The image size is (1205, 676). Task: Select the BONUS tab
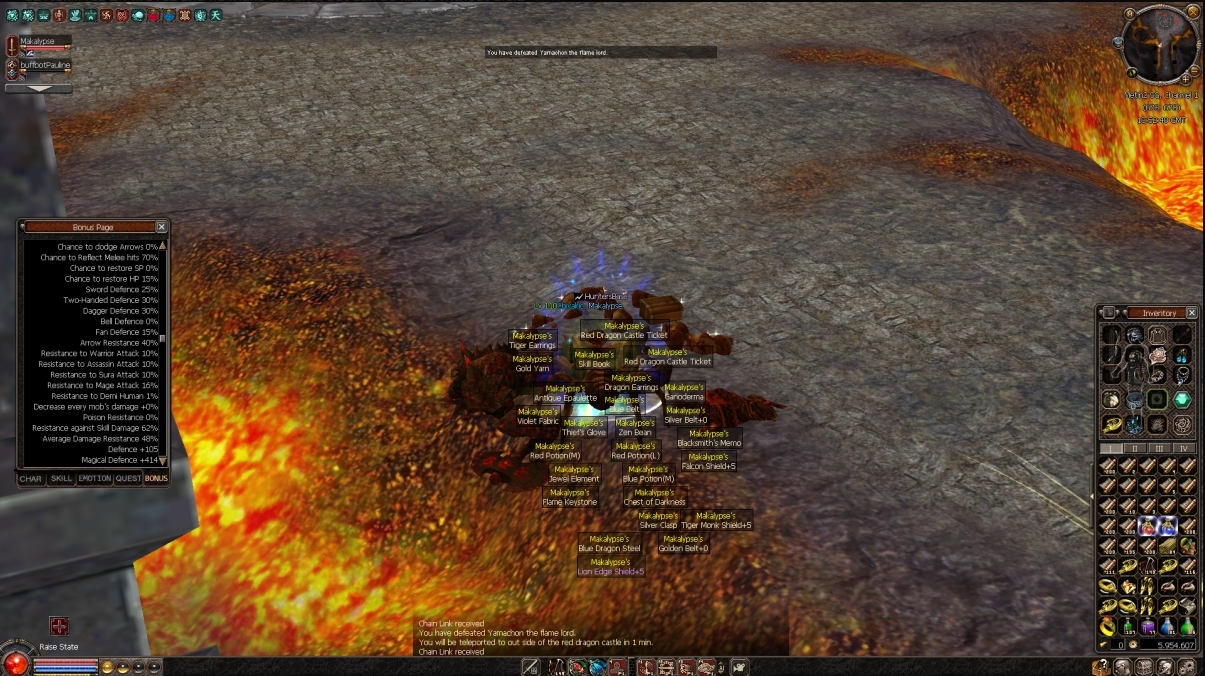[156, 478]
